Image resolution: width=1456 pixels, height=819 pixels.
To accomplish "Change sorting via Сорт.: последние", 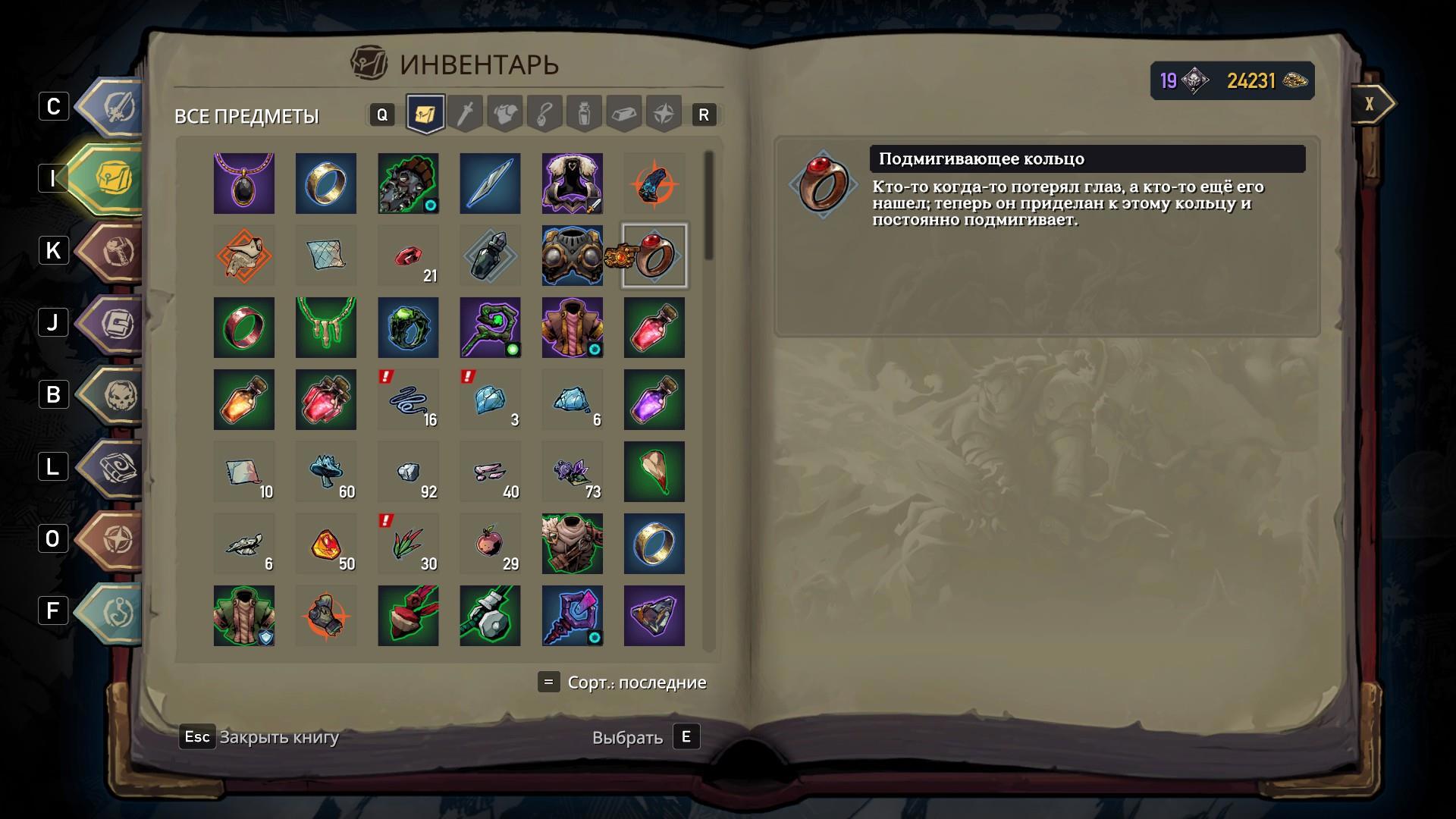I will tap(635, 682).
